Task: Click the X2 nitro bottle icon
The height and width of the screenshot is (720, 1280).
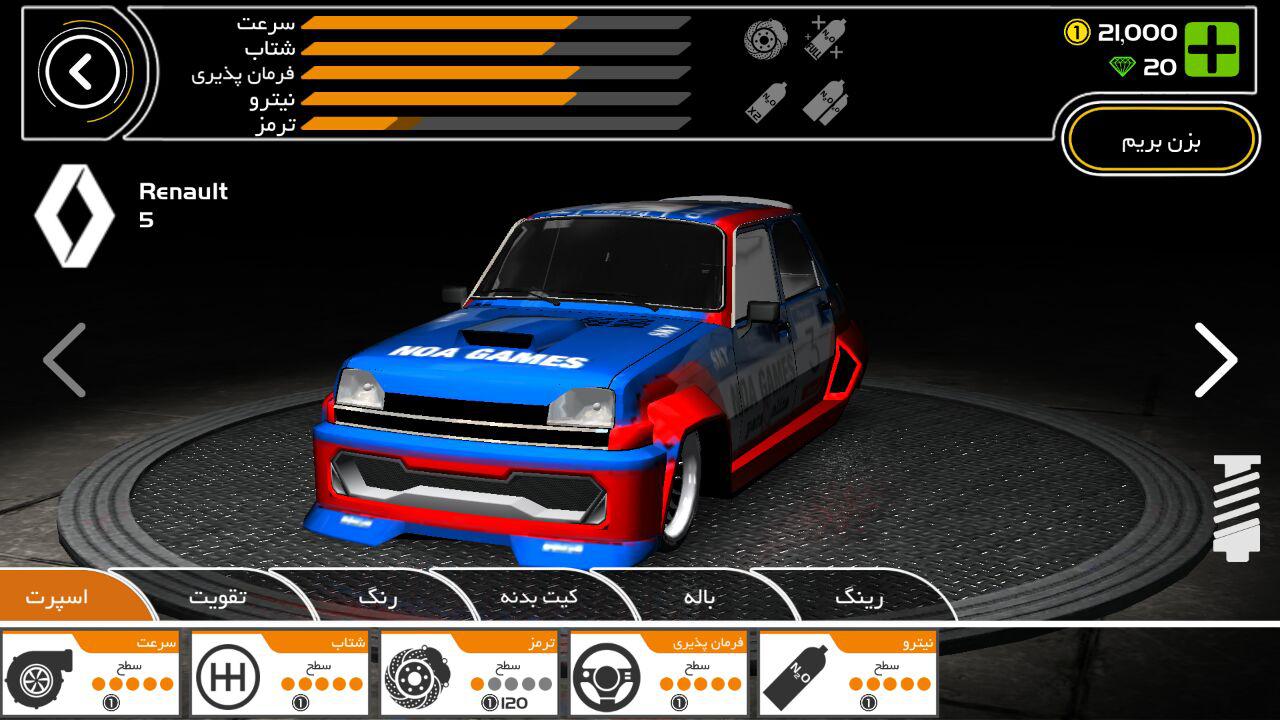Action: tap(766, 102)
